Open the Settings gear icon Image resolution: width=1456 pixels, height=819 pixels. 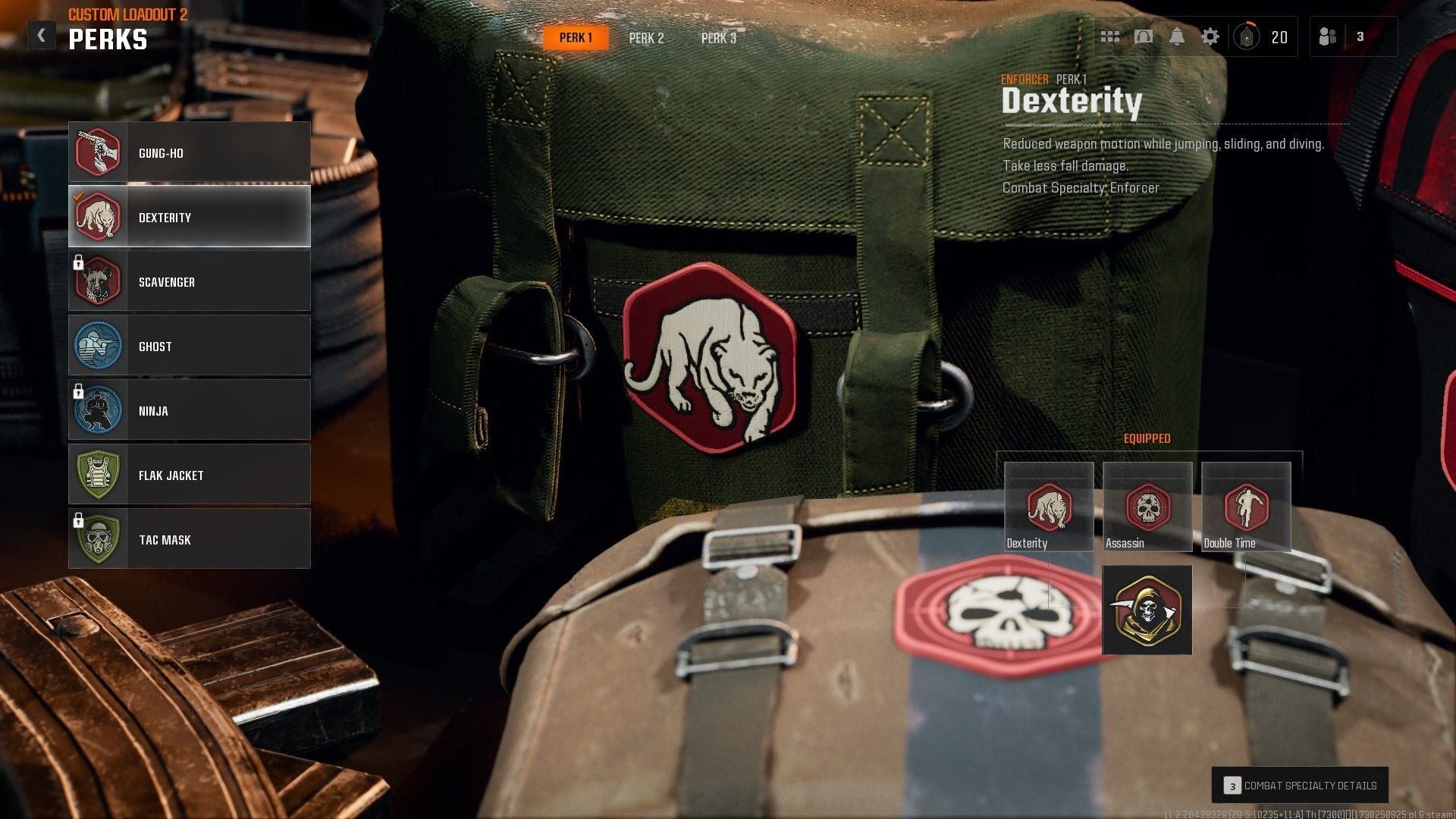(x=1211, y=36)
